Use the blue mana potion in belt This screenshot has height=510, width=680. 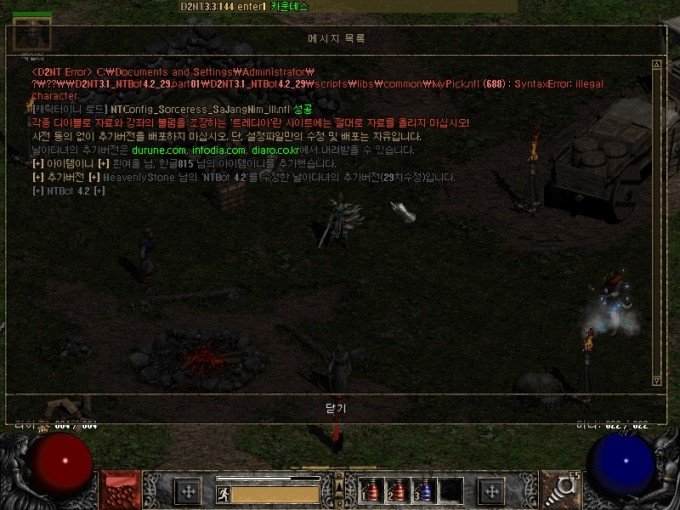tap(422, 491)
